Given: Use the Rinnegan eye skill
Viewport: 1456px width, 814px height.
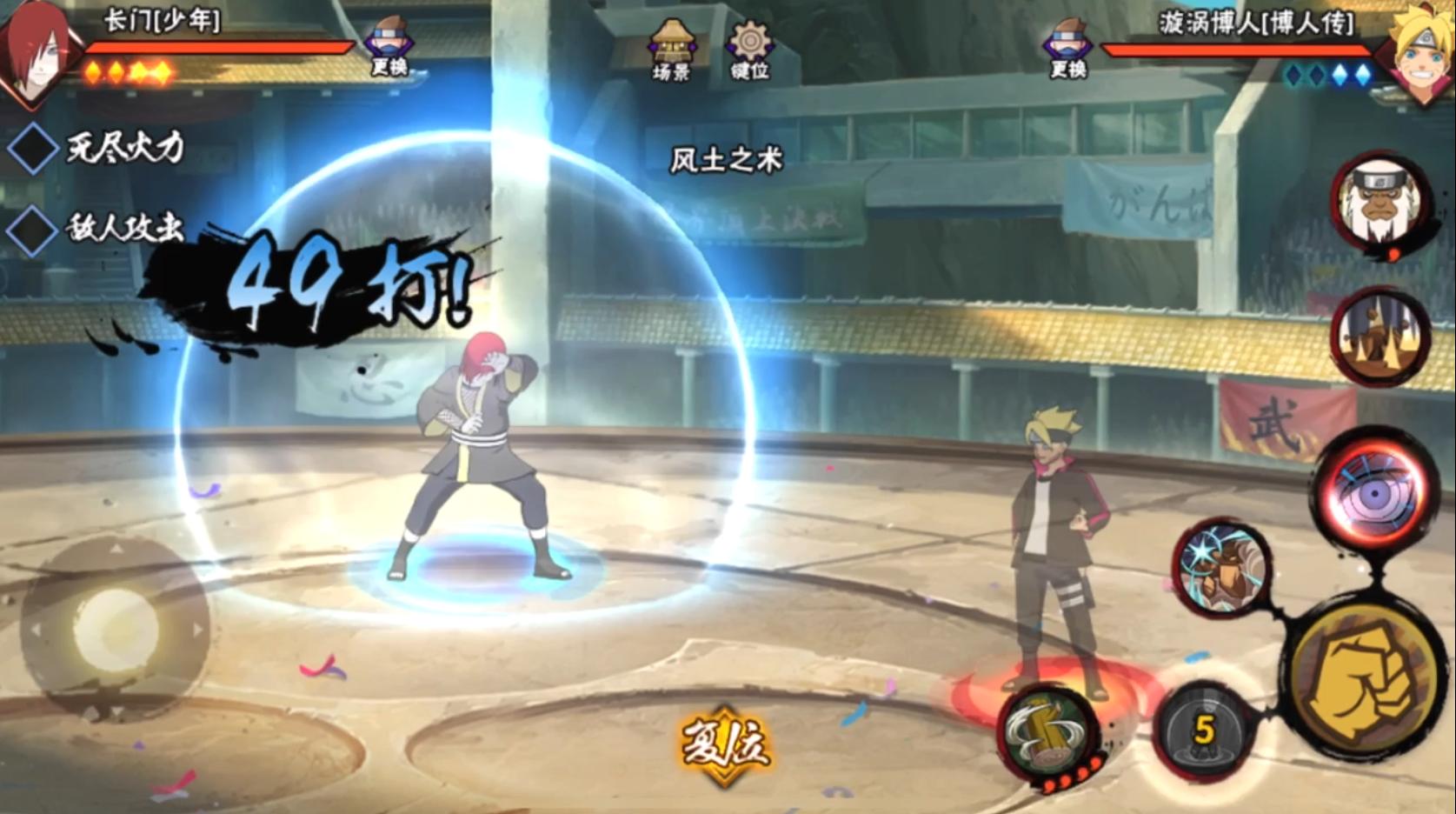Looking at the screenshot, I should coord(1372,493).
